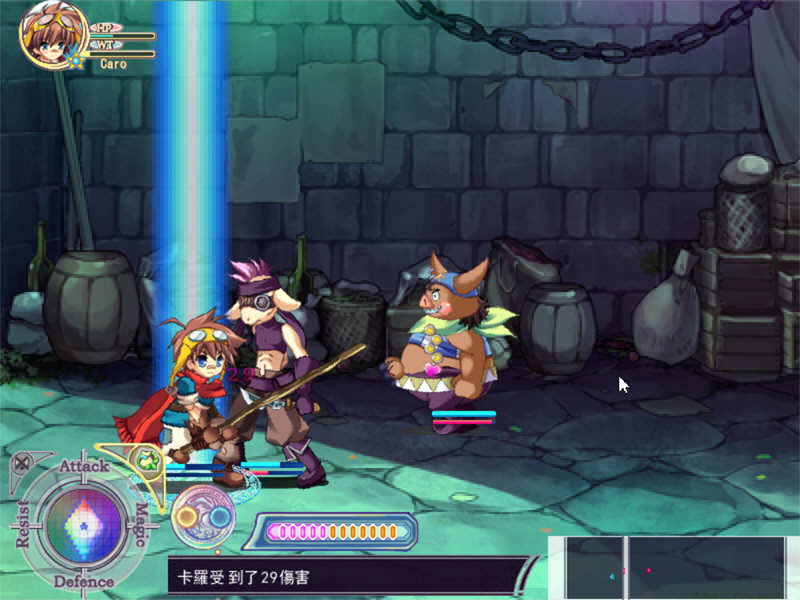800x600 pixels.
Task: Activate the blue orb skill
Action: coord(219,516)
